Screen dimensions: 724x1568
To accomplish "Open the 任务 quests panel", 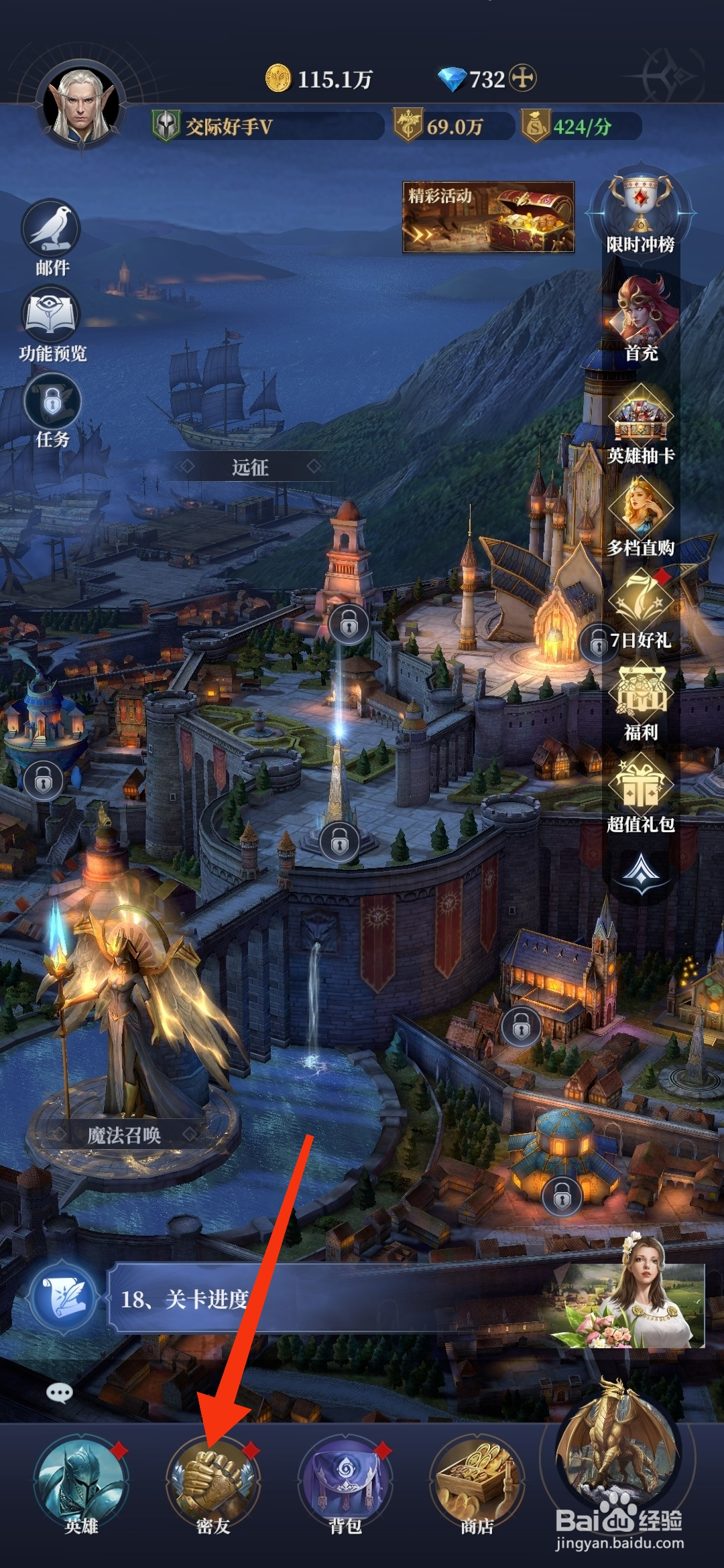I will point(52,410).
